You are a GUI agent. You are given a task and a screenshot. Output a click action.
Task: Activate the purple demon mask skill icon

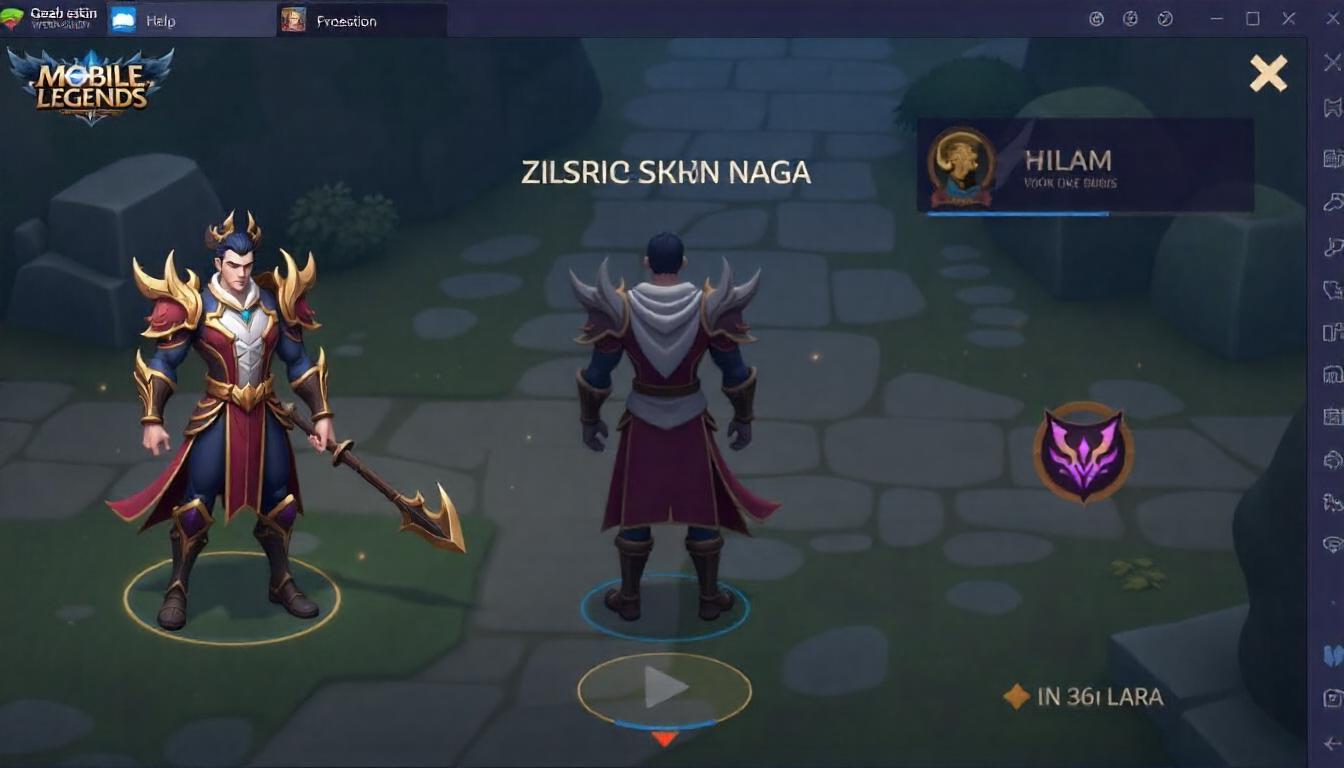(x=1082, y=452)
